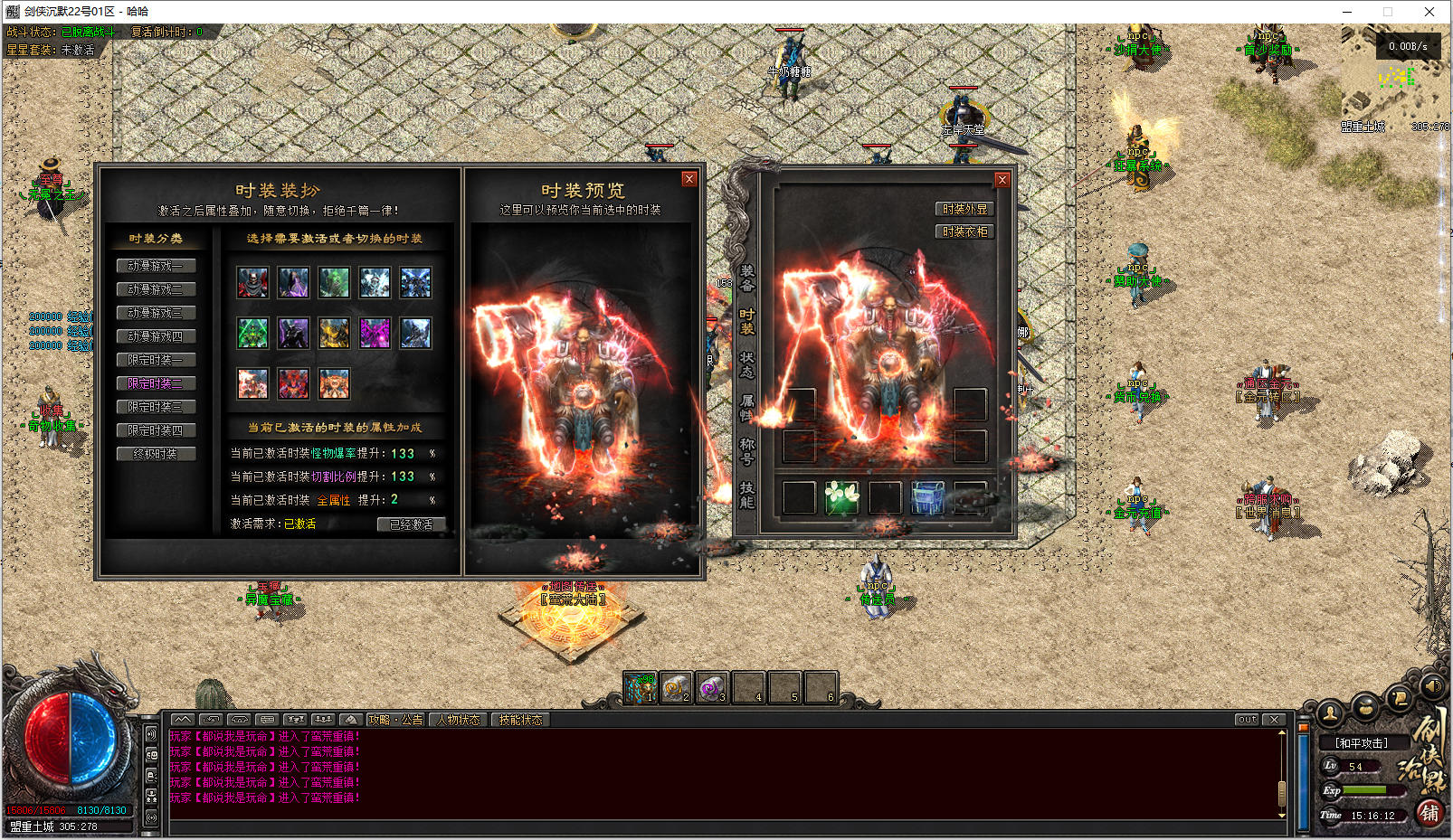Use the item in hotbar slot 1

[x=641, y=688]
